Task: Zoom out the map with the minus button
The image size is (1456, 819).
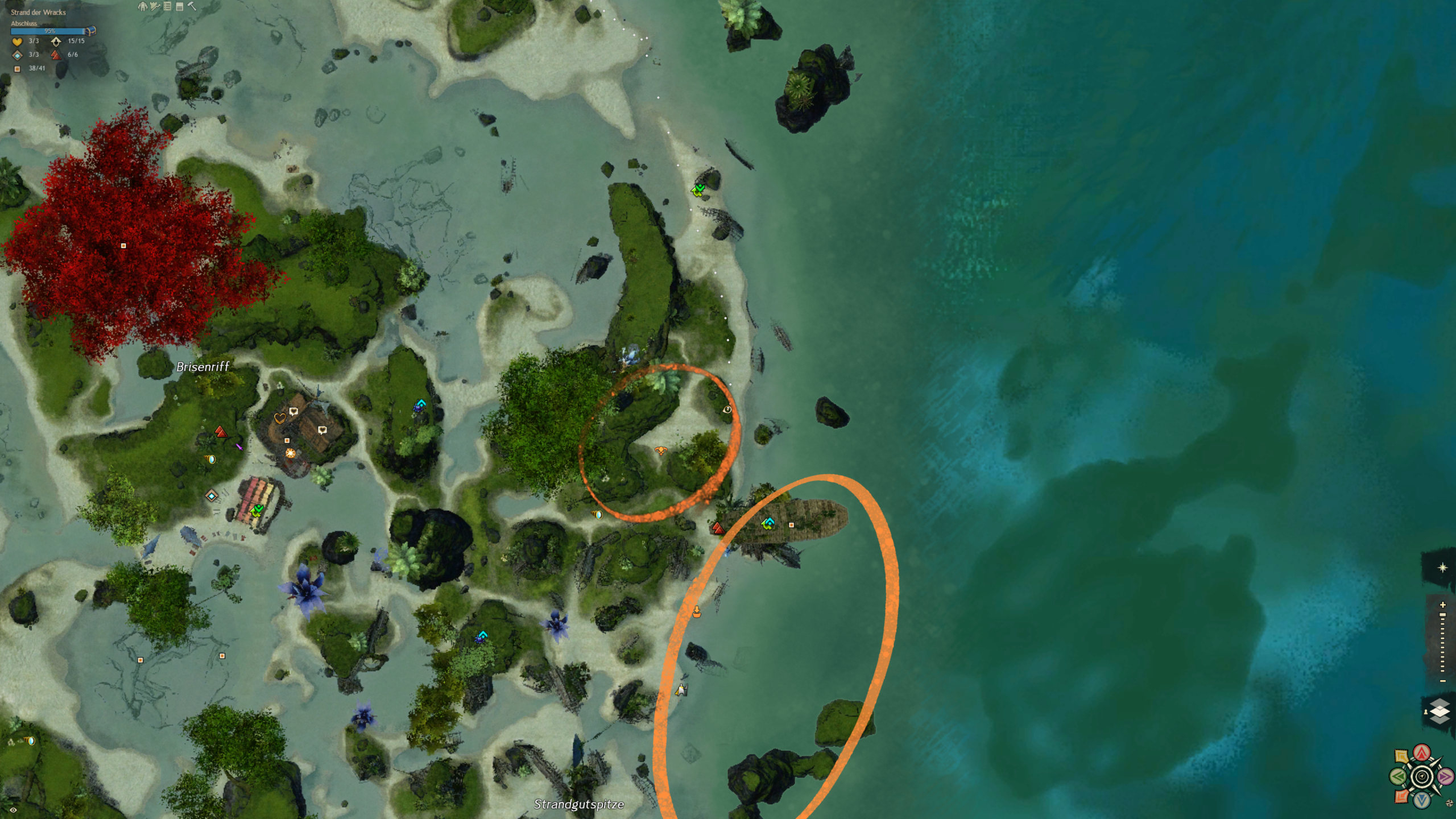Action: coord(1442,681)
